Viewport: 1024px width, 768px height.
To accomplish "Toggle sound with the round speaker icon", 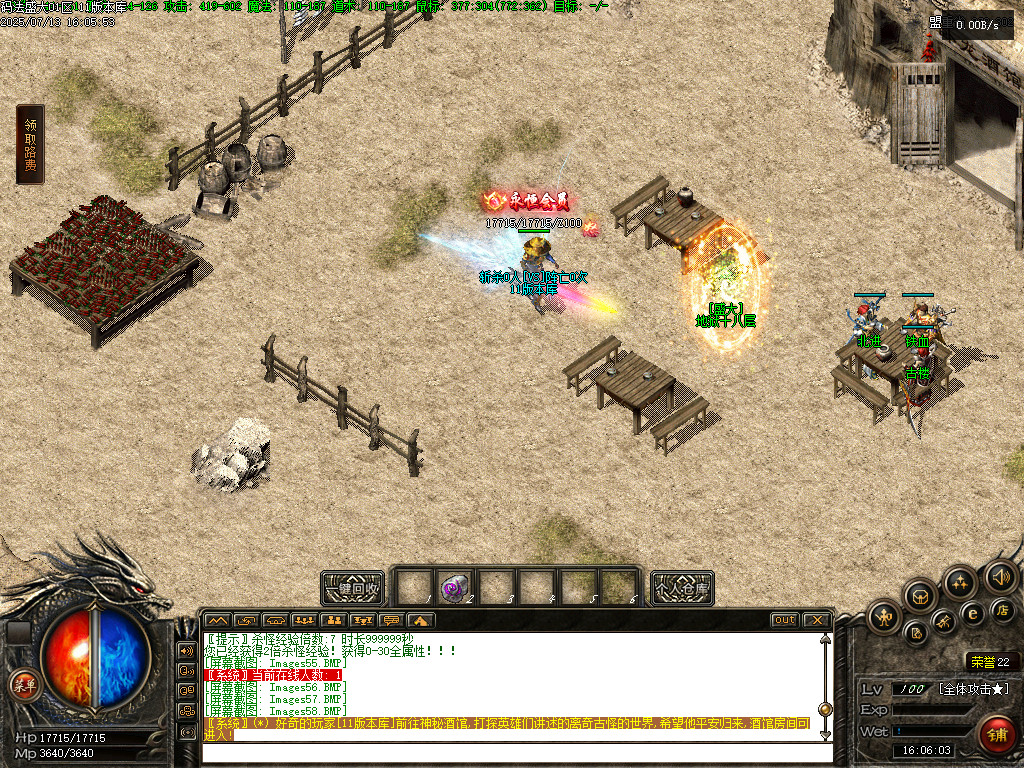I will tap(999, 576).
